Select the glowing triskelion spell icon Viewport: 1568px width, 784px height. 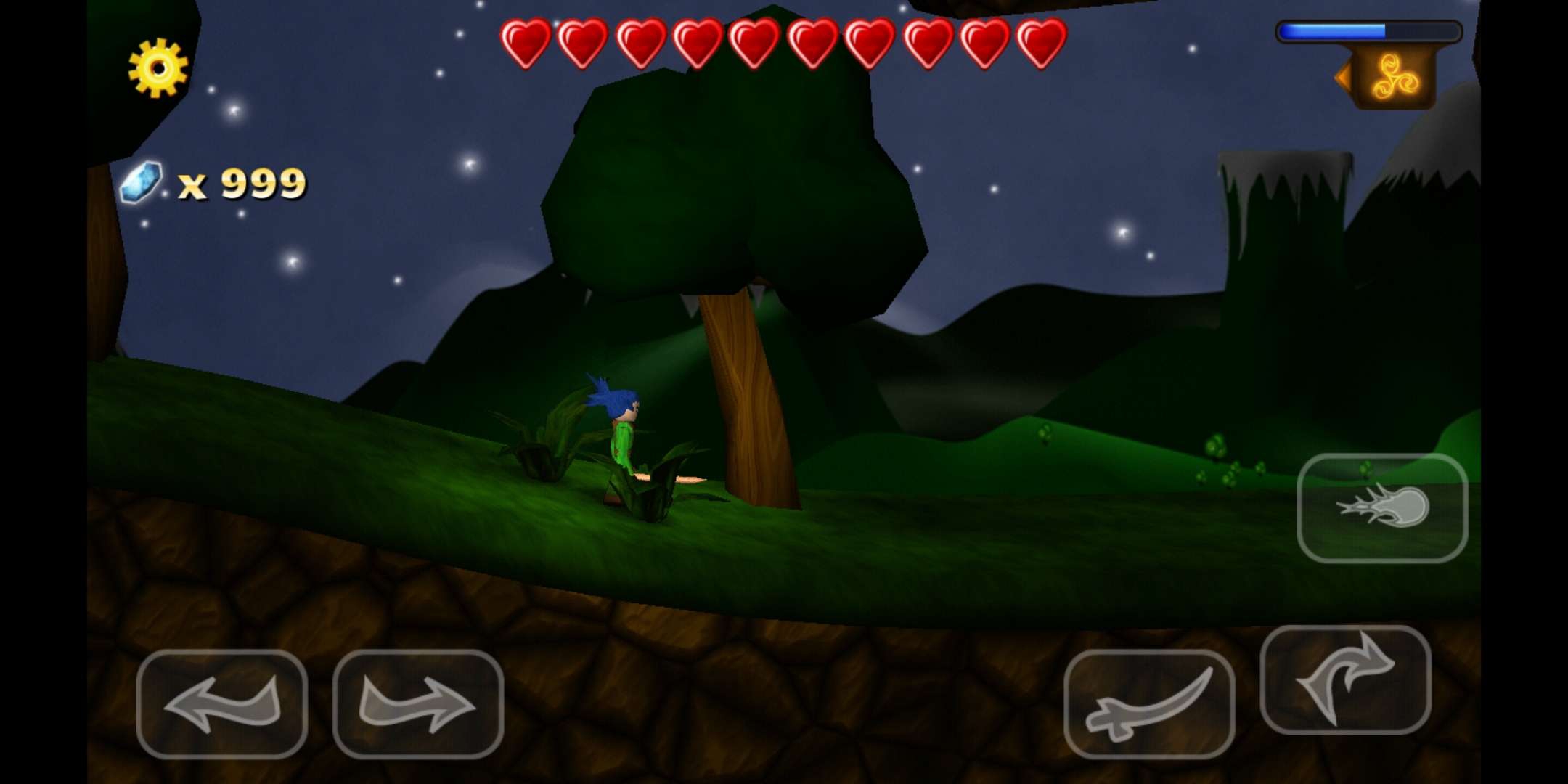click(1394, 77)
